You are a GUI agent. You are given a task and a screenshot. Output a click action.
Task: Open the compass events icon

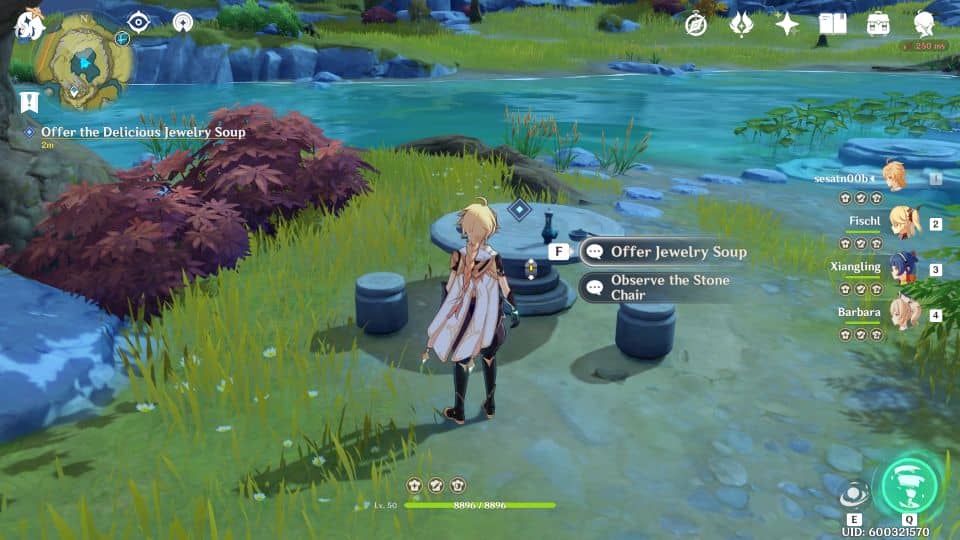pyautogui.click(x=696, y=24)
